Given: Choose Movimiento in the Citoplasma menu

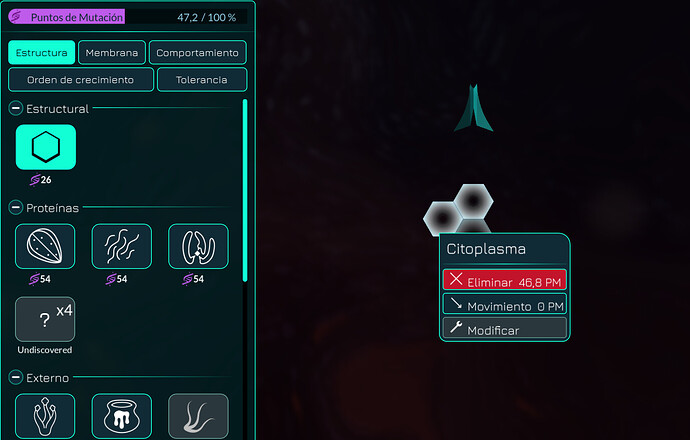Looking at the screenshot, I should click(x=504, y=305).
